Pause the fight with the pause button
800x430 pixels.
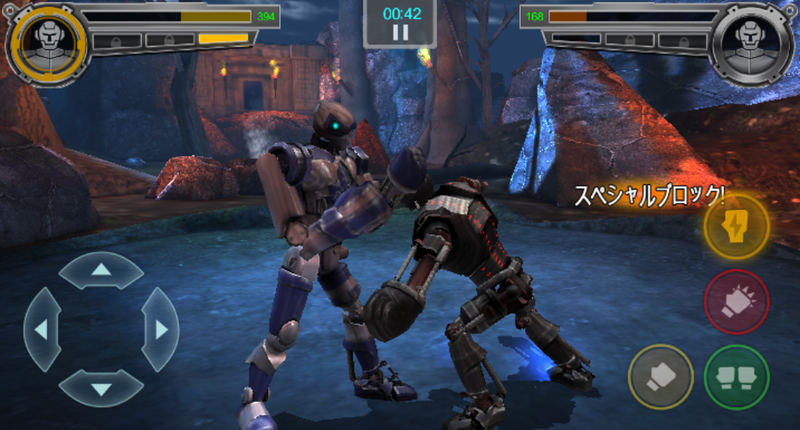coord(400,32)
